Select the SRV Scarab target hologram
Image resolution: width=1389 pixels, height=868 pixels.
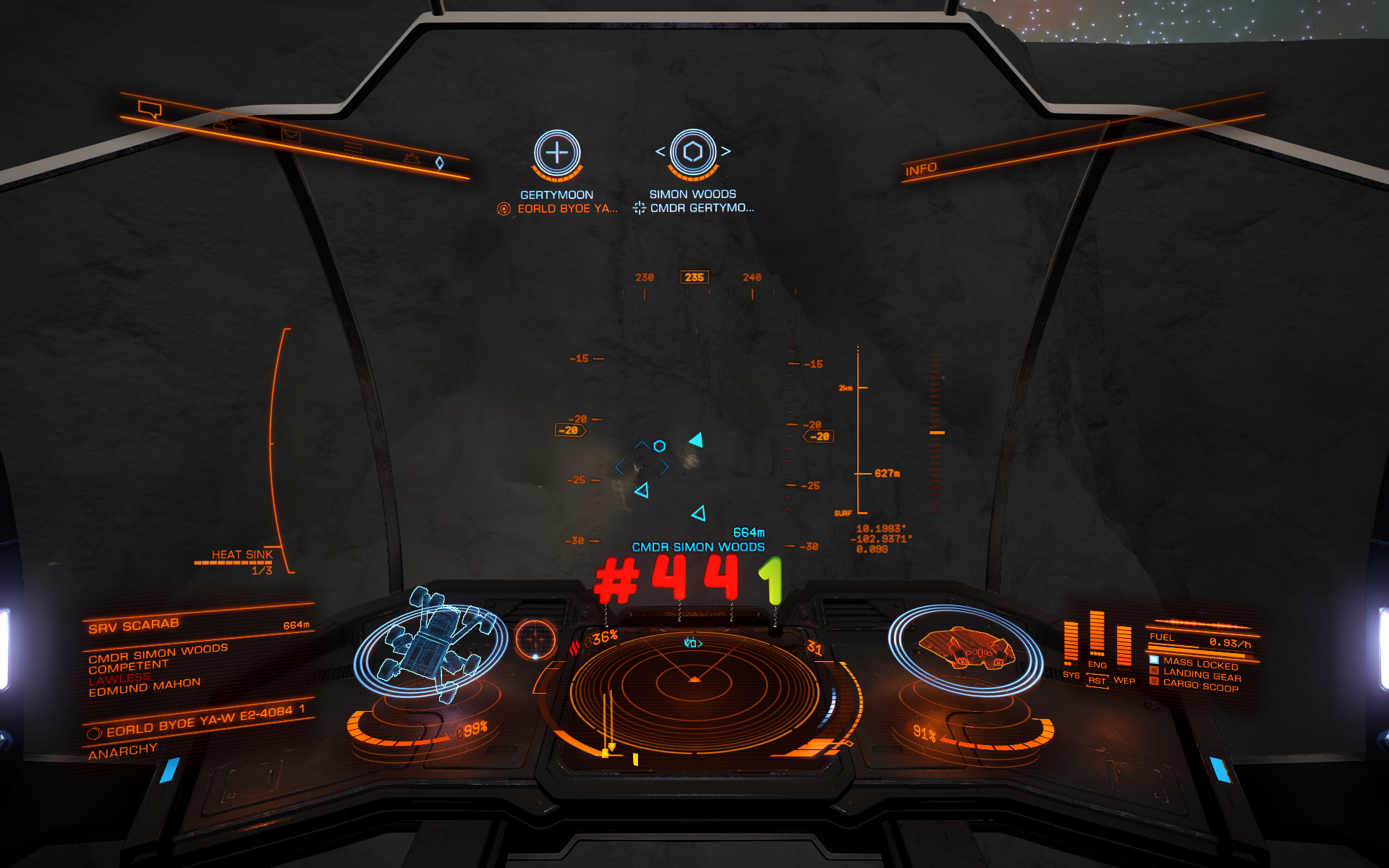(433, 644)
